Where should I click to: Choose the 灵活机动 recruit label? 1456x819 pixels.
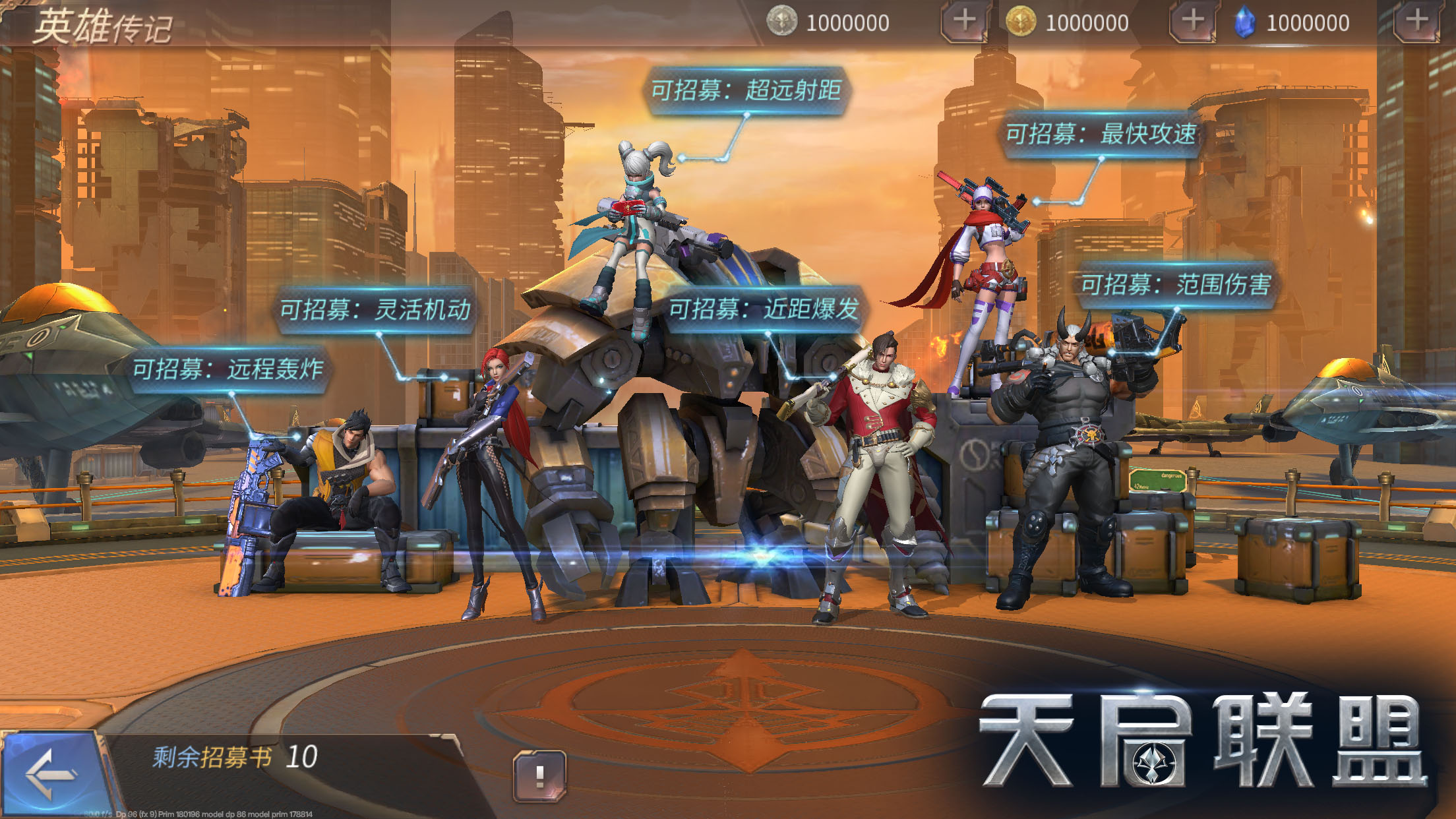coord(375,309)
